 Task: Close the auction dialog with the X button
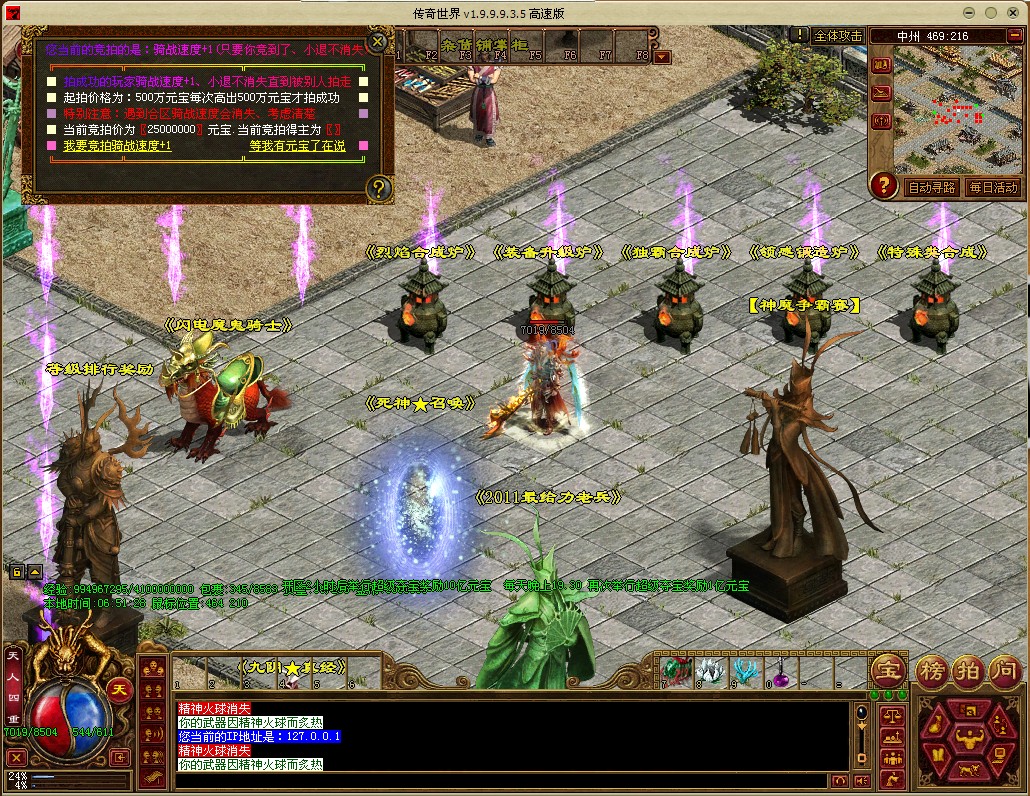click(x=377, y=42)
